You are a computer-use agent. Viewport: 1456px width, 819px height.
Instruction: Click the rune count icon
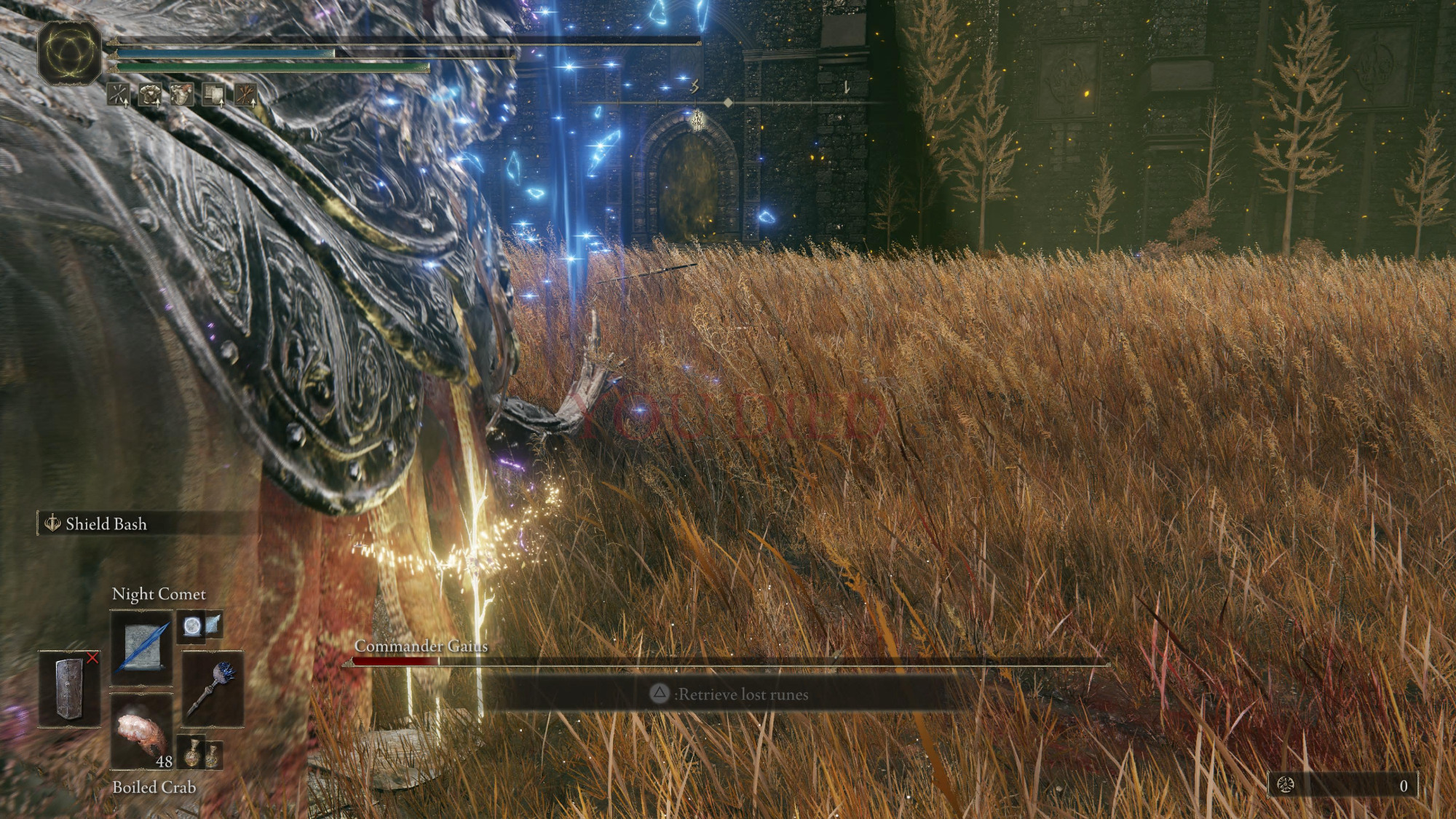1286,785
